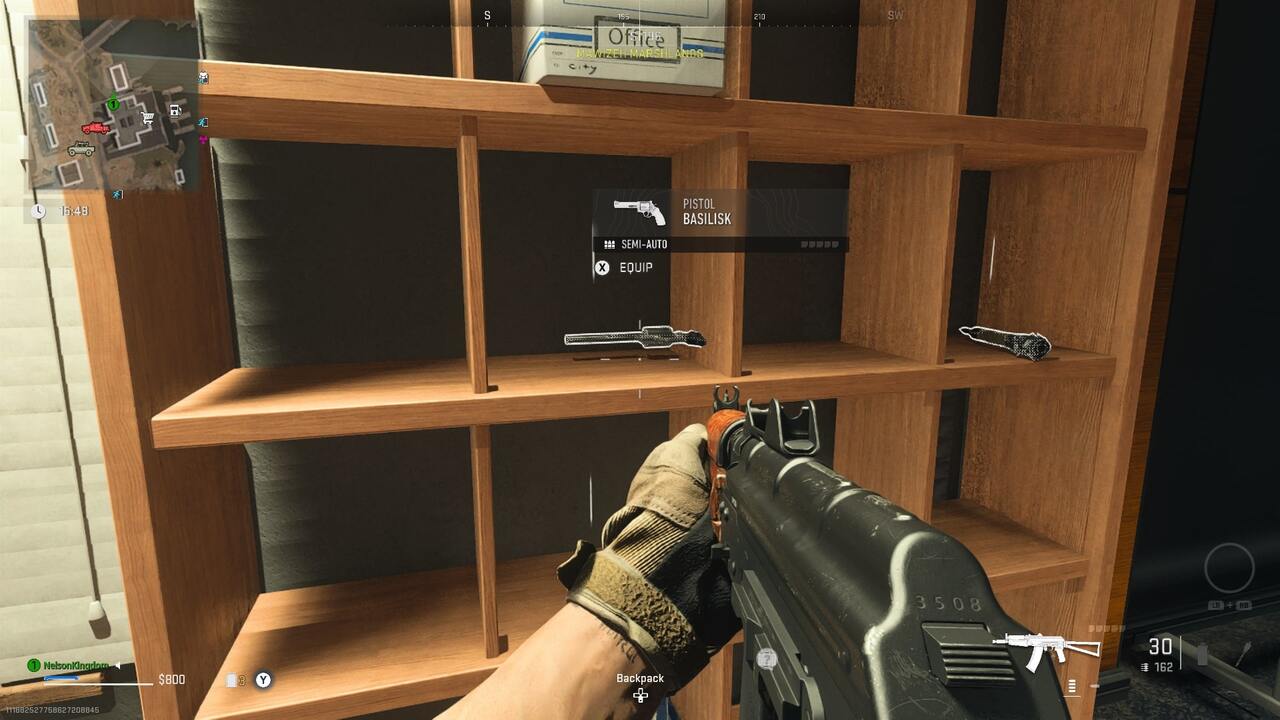
Task: Select the red truck vehicle icon on minimap
Action: tap(96, 128)
